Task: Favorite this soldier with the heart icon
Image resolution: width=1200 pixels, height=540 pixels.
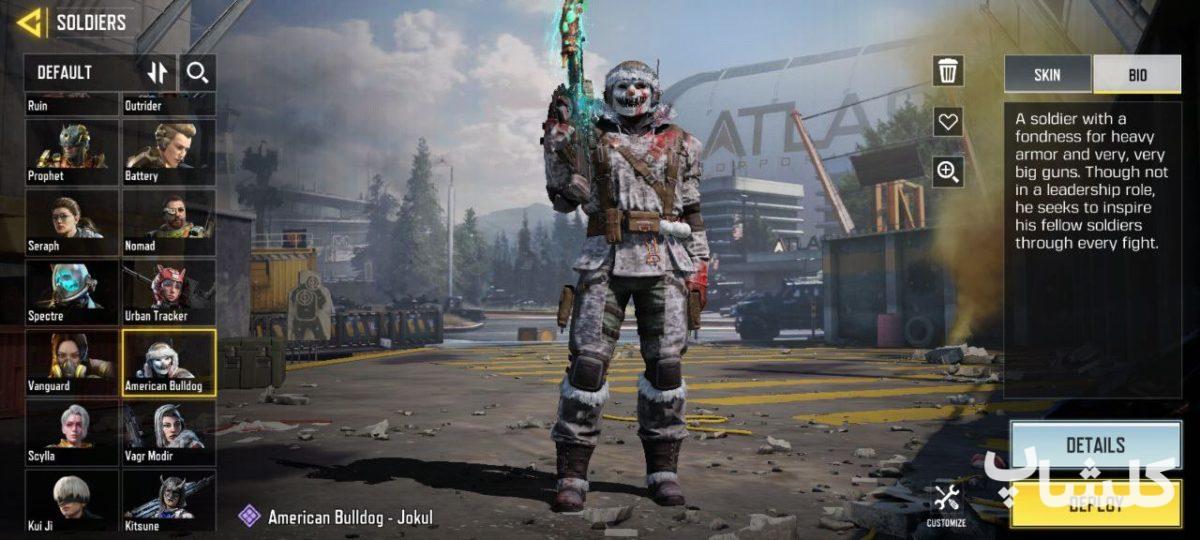Action: (948, 122)
